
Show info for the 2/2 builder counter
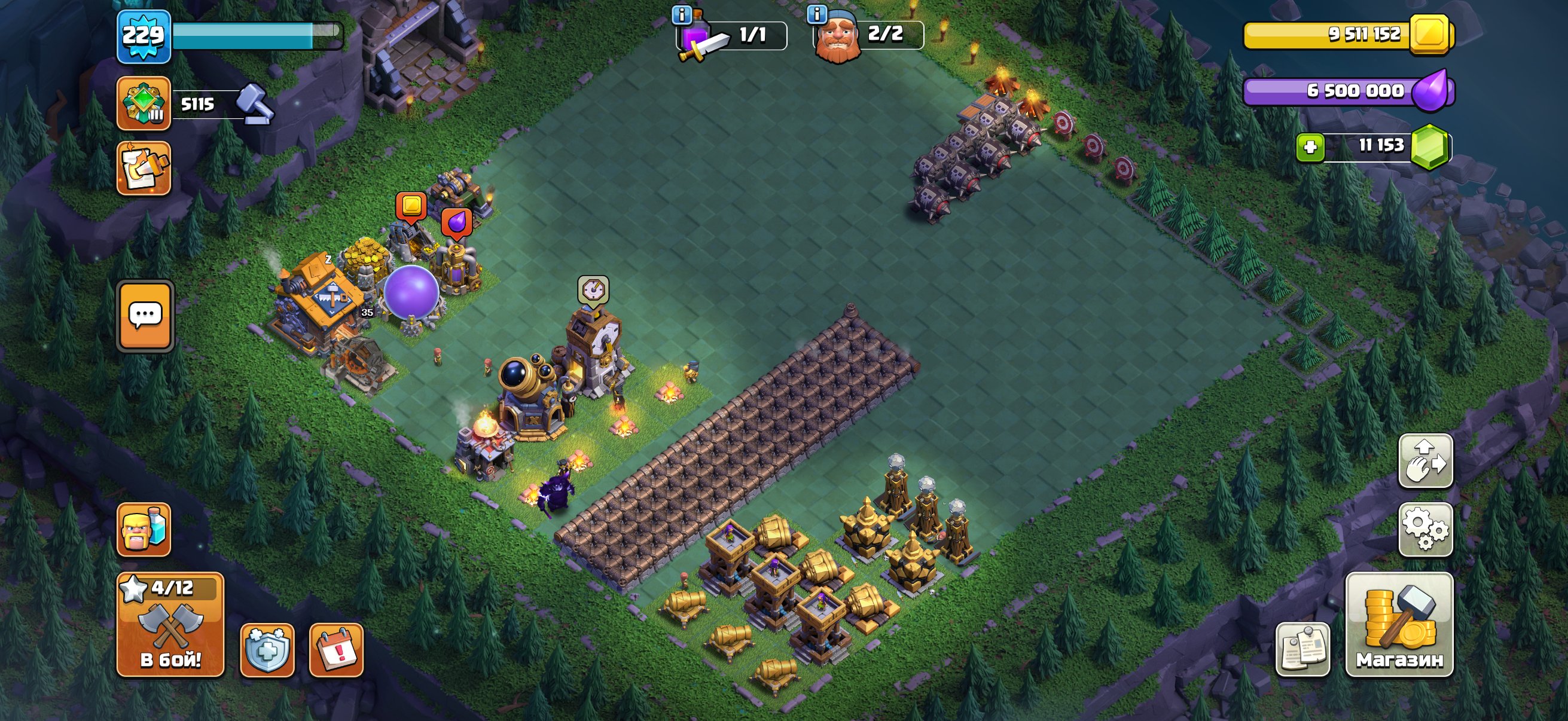click(x=817, y=13)
